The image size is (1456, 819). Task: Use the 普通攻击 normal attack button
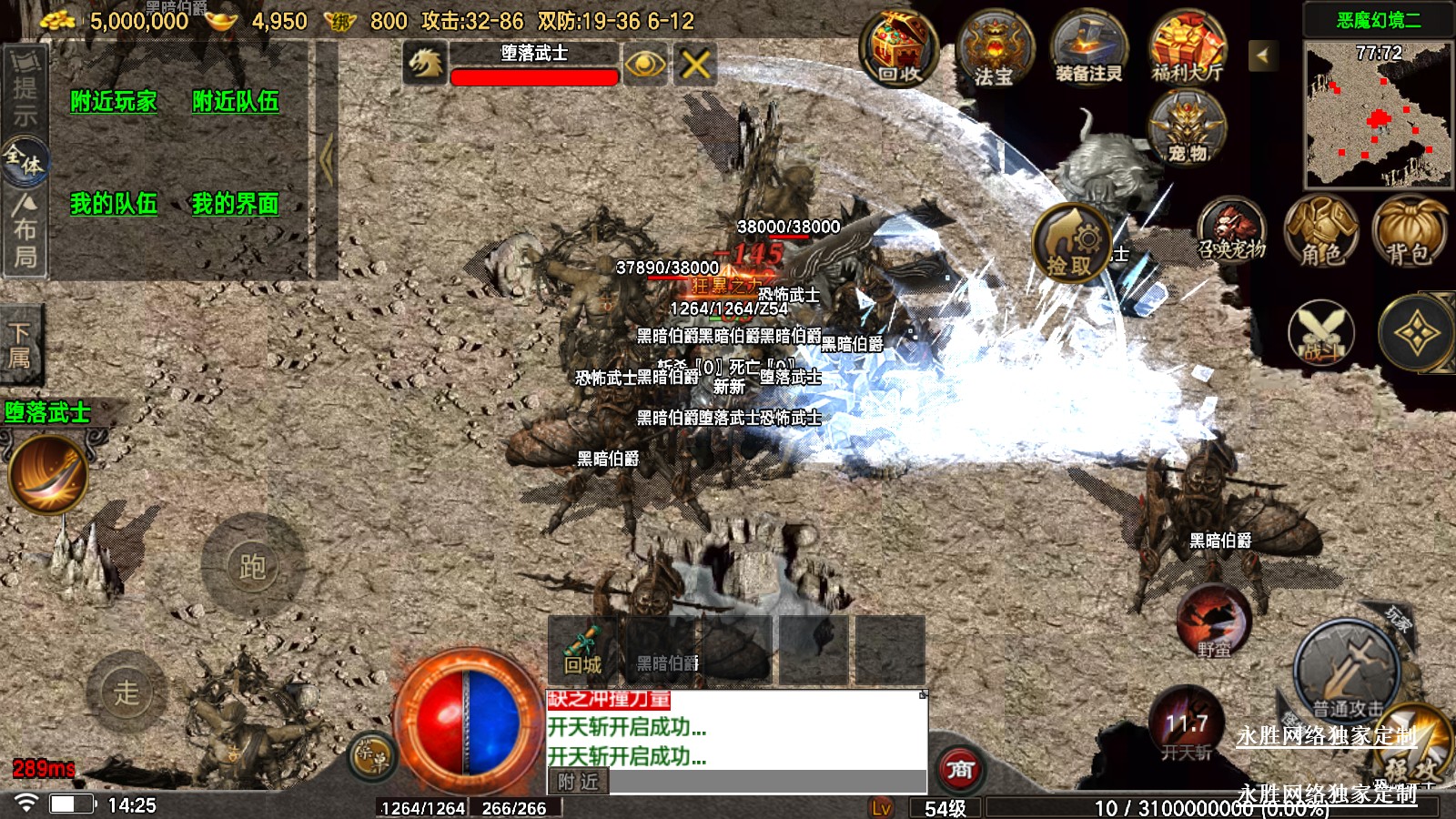(1347, 672)
